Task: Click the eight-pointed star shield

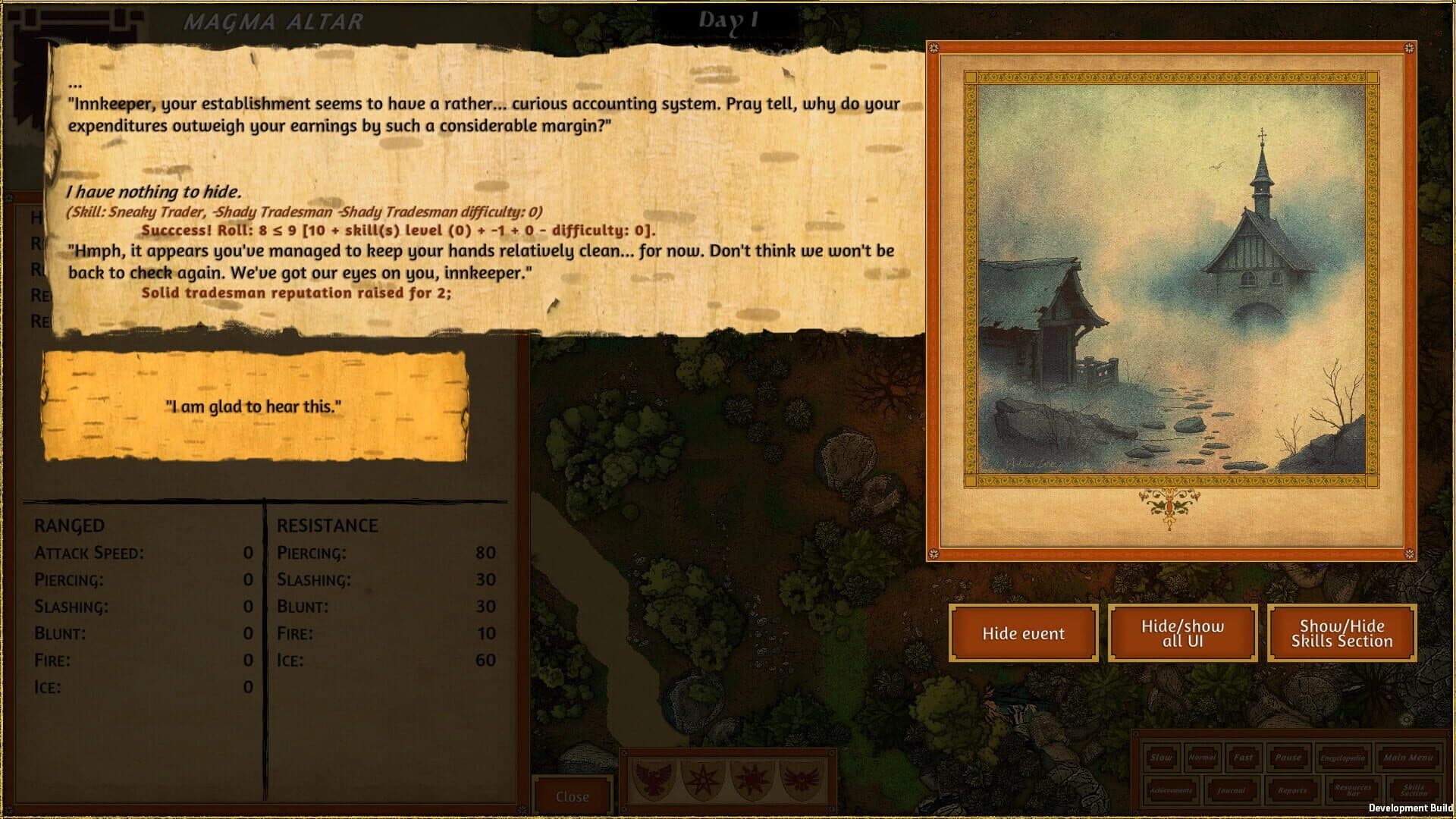Action: (x=703, y=780)
